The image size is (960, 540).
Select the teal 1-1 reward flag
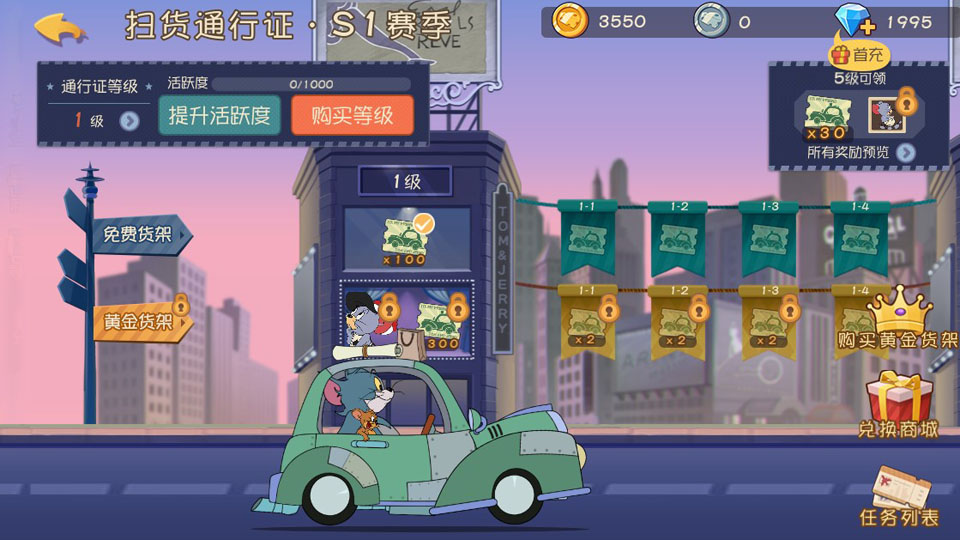coord(585,237)
